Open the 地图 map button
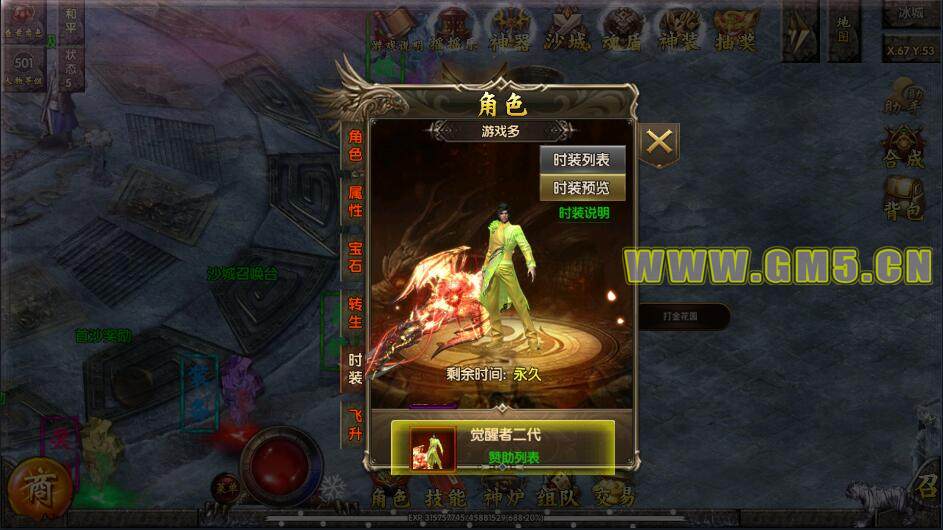 coord(845,30)
